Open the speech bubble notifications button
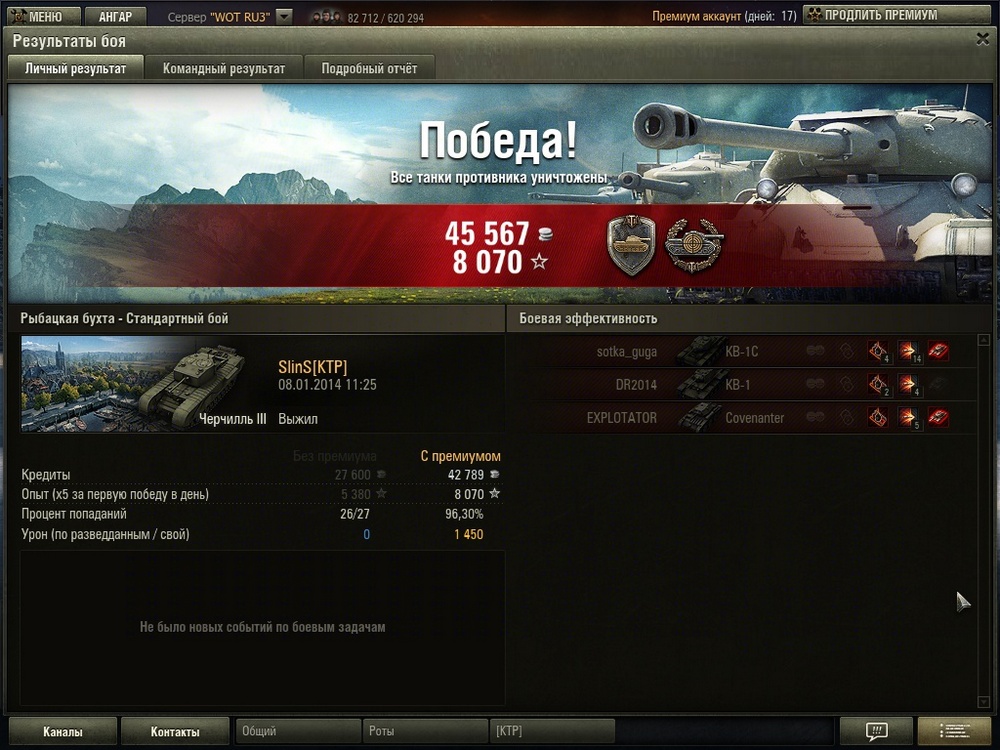This screenshot has height=750, width=1000. [876, 731]
